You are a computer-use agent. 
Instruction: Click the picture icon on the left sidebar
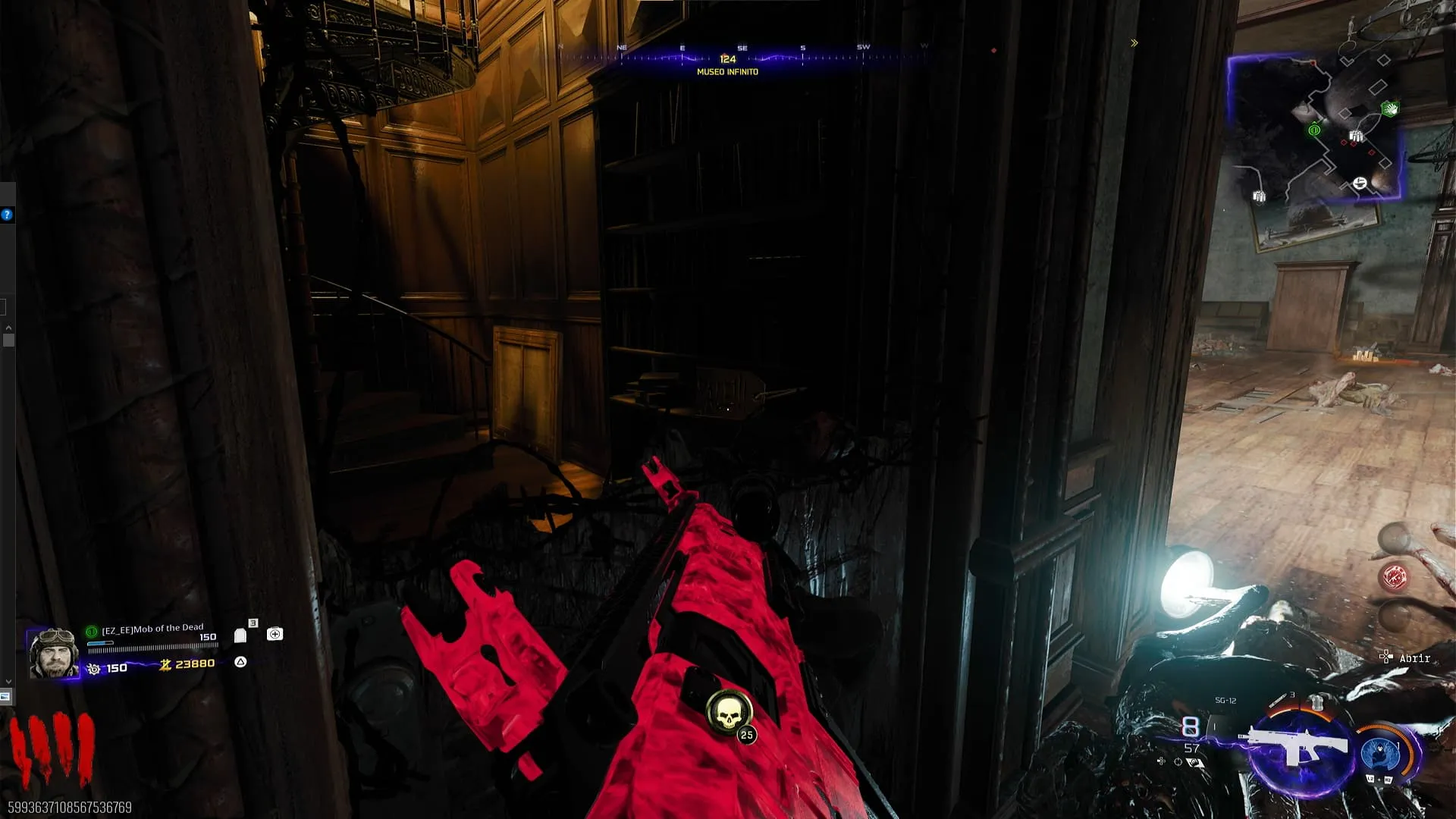[x=5, y=696]
